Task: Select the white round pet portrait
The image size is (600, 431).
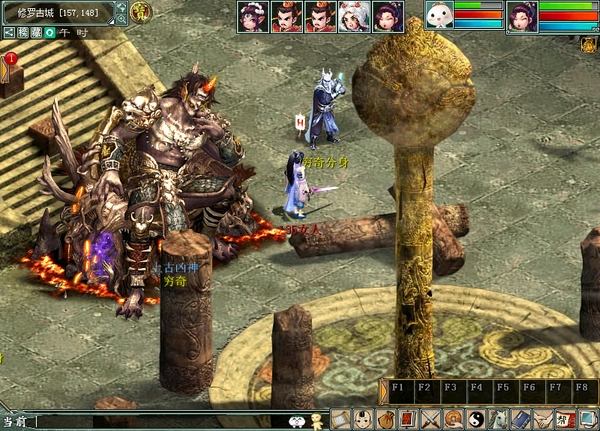Action: [x=439, y=16]
